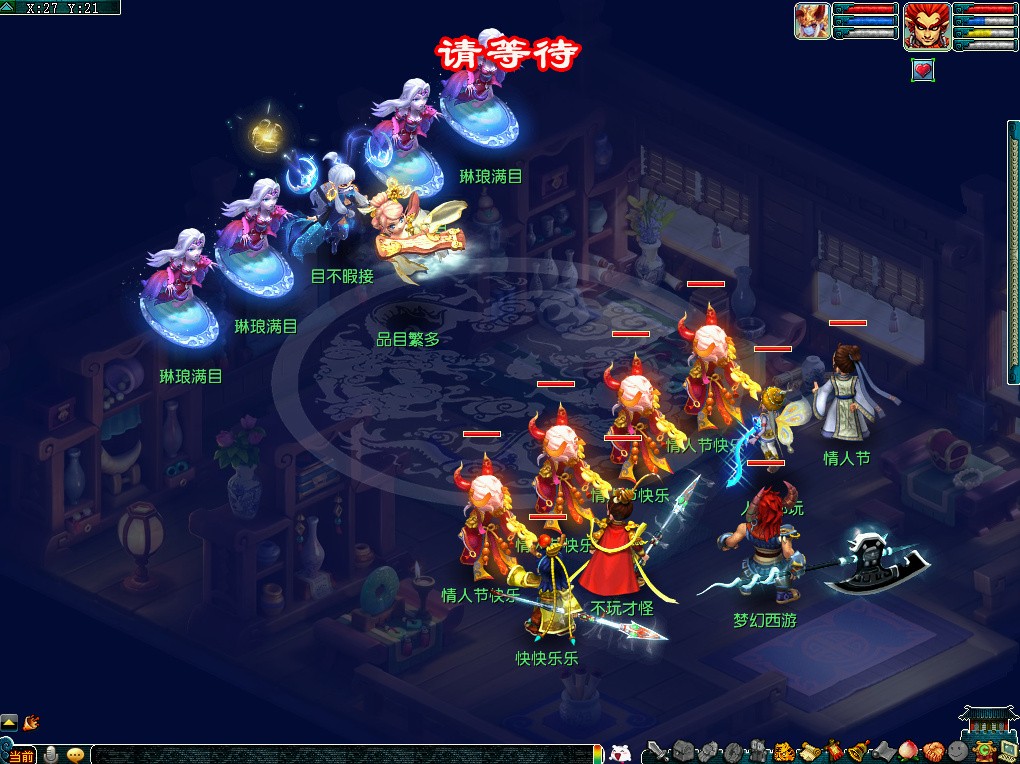The width and height of the screenshot is (1020, 764).
Task: Open the red-haired player character portrait
Action: click(926, 25)
